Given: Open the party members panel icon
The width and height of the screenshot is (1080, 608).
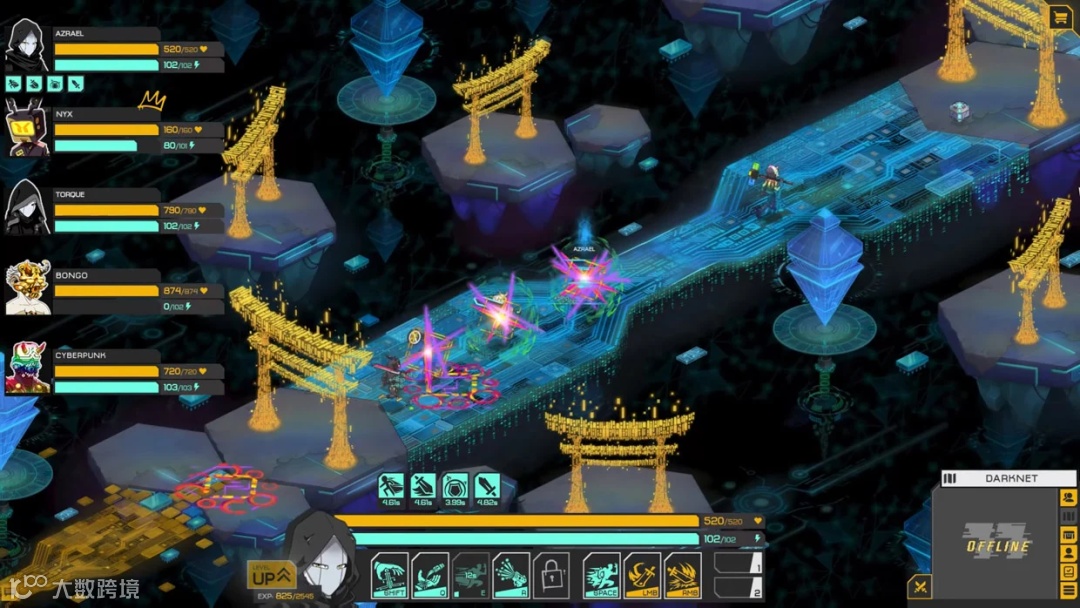Looking at the screenshot, I should click(x=1068, y=498).
